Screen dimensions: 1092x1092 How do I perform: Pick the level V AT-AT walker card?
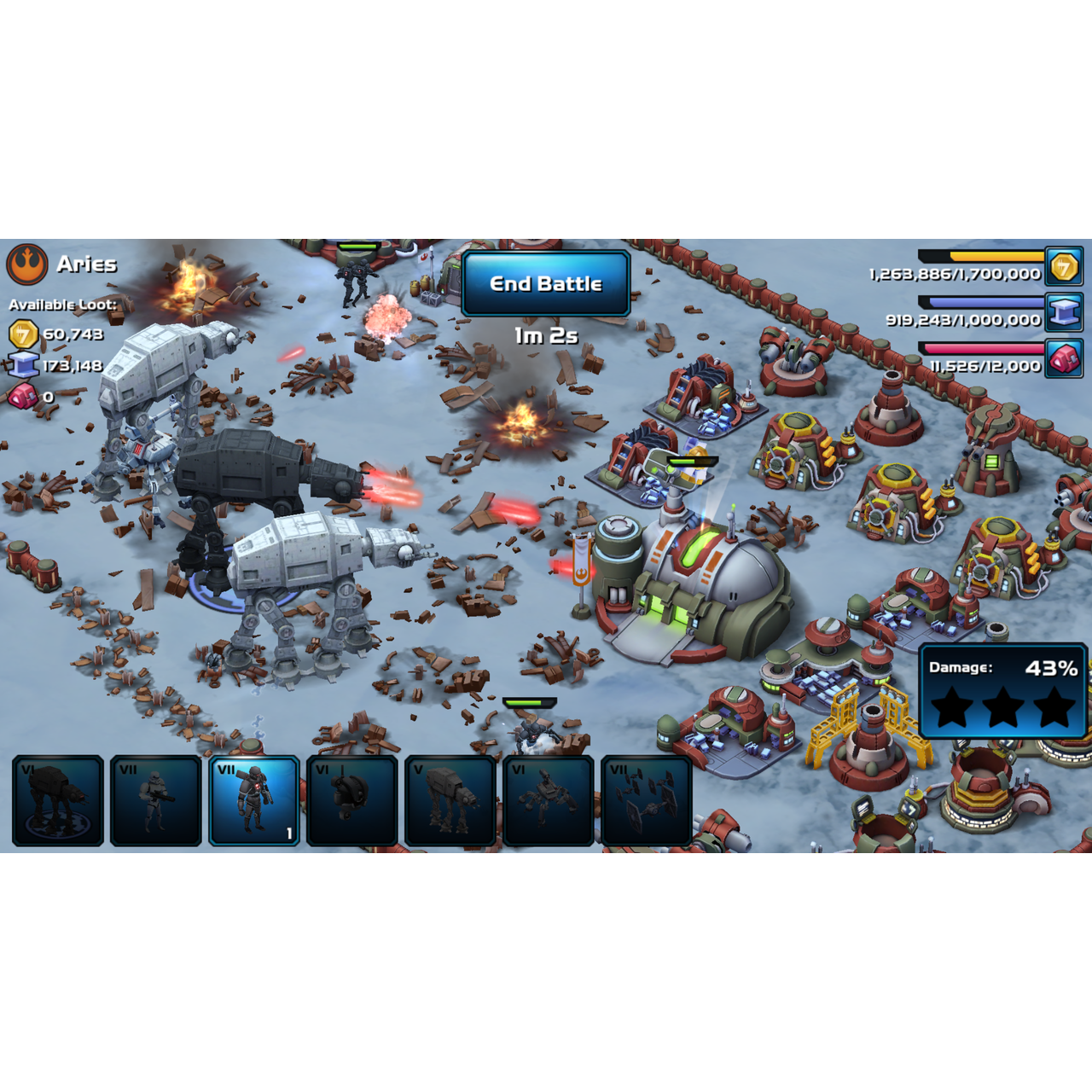[450, 800]
